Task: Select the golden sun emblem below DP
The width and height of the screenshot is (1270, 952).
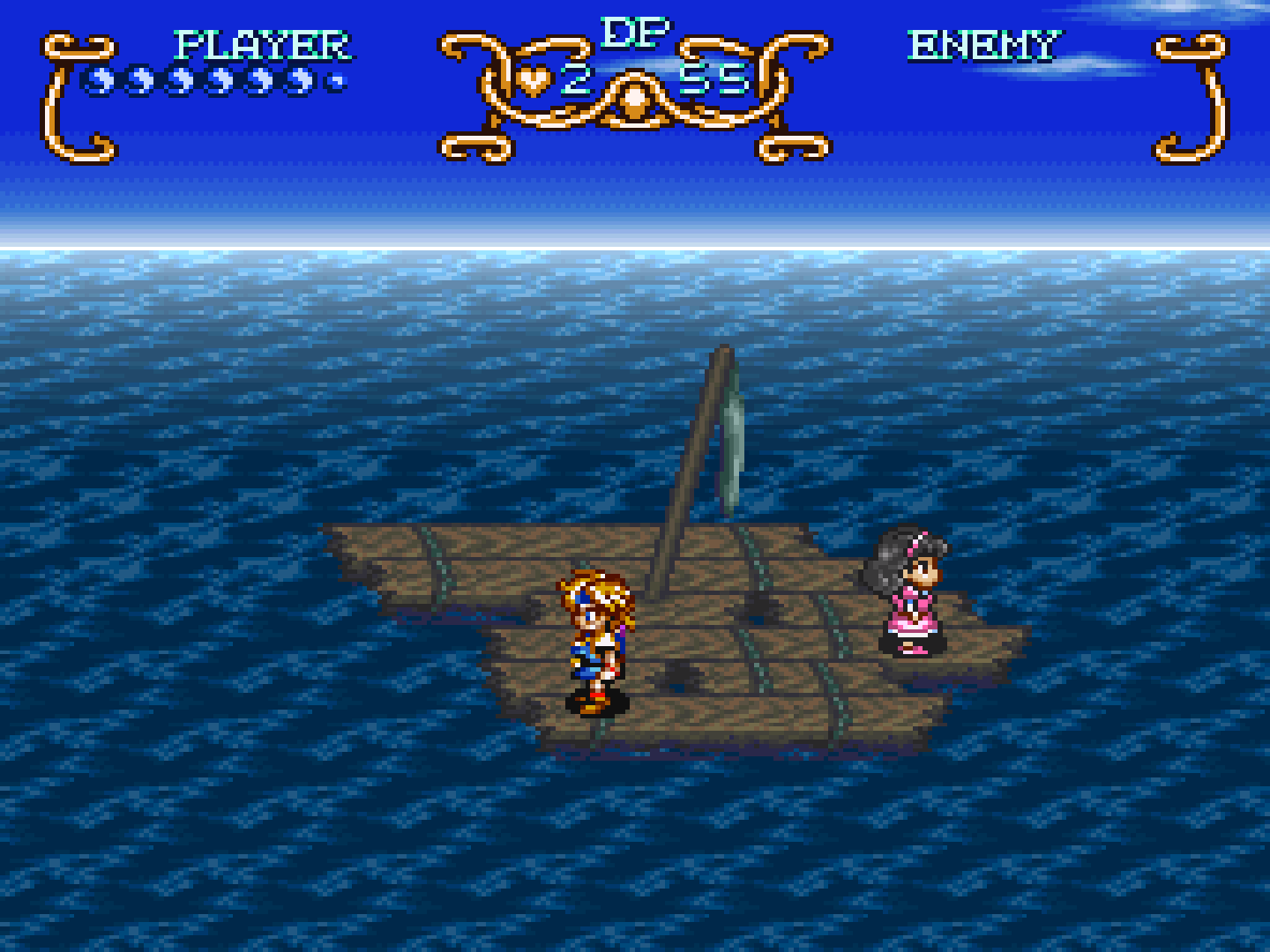Action: (x=634, y=100)
